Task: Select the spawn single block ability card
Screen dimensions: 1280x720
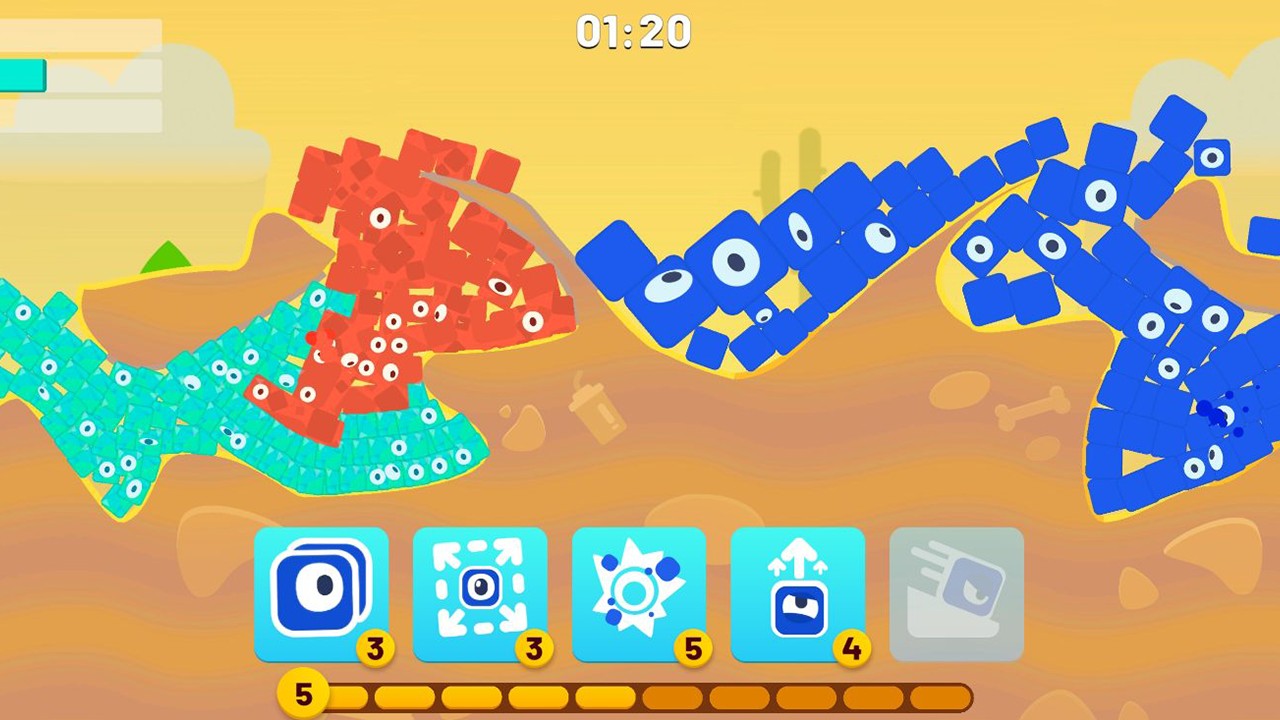Action: (x=322, y=595)
